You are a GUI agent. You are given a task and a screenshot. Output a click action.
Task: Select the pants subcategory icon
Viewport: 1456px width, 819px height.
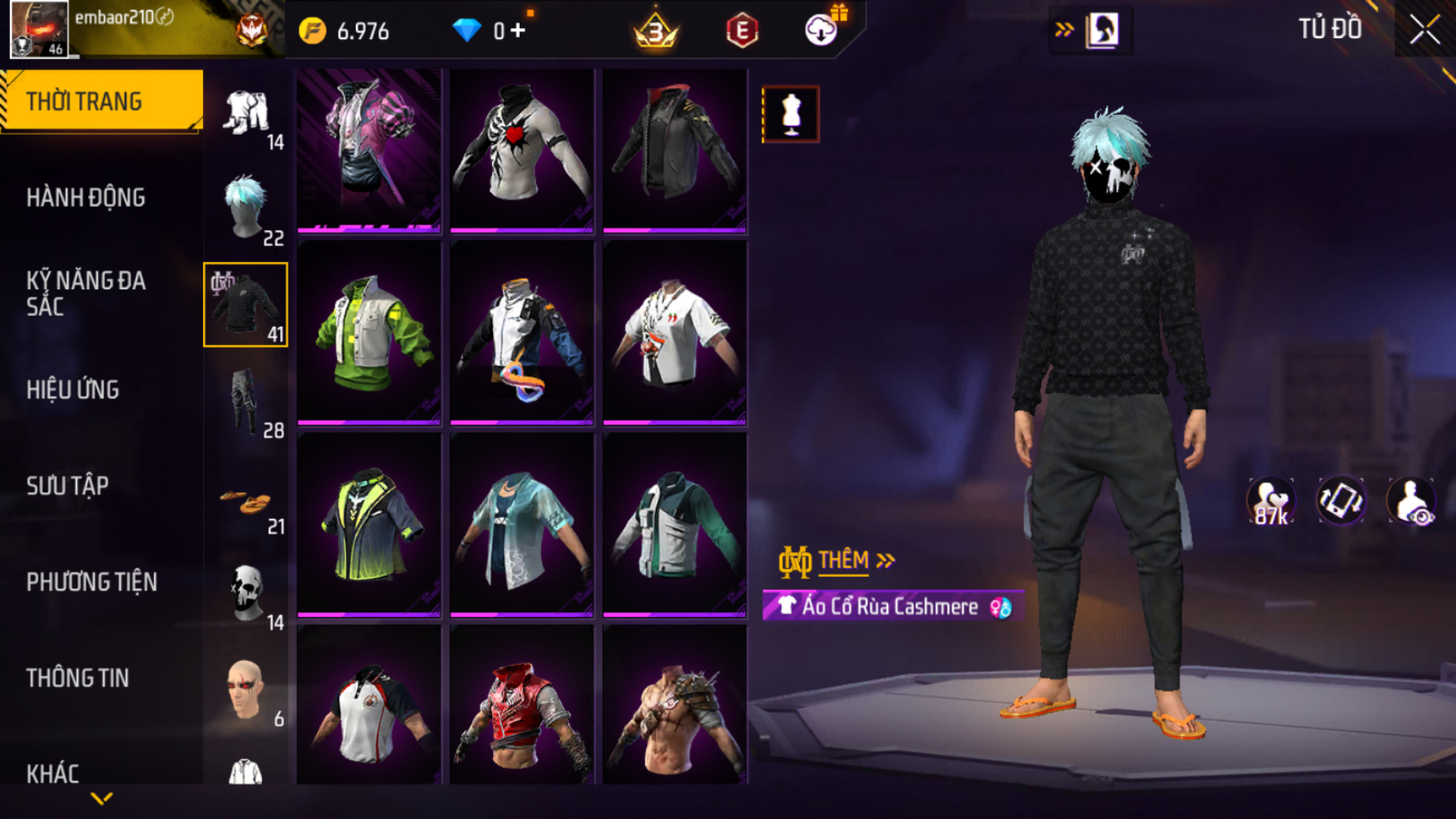tap(245, 401)
